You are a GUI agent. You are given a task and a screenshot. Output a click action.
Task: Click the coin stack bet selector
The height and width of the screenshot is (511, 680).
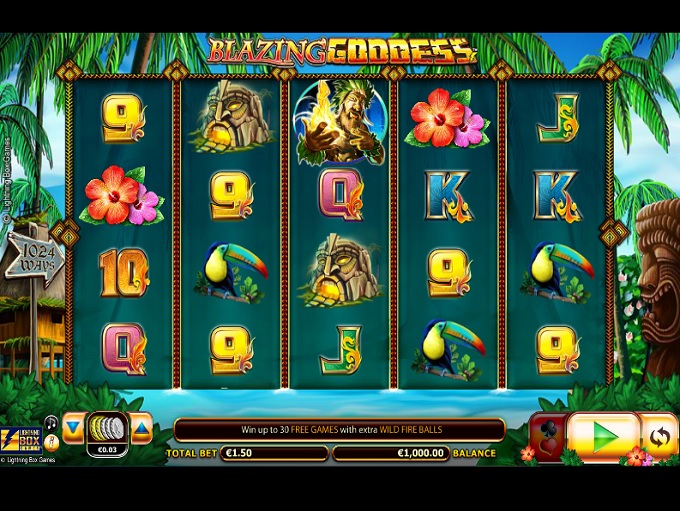click(x=107, y=428)
